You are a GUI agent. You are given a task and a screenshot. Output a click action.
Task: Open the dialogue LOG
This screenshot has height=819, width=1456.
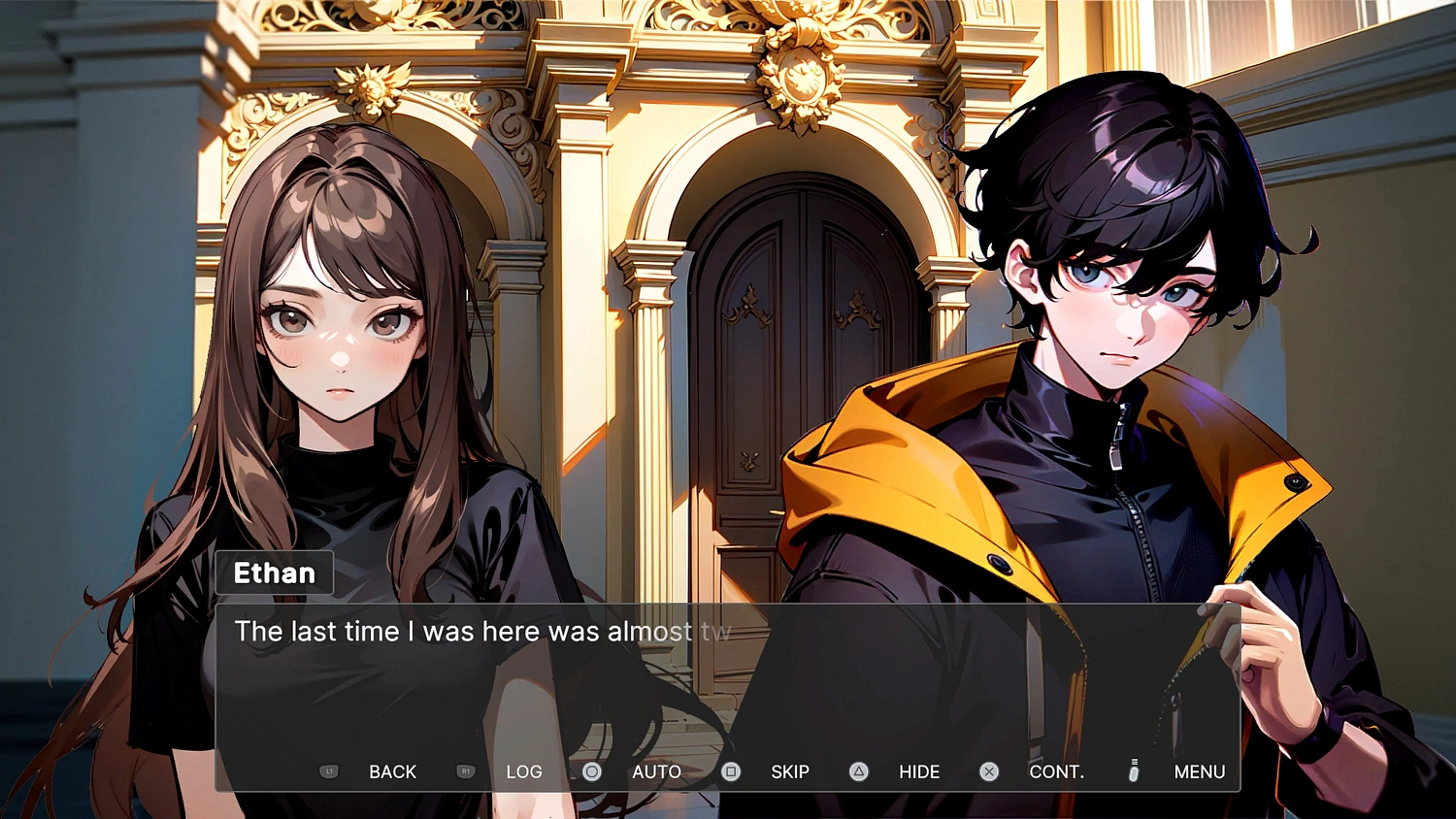pyautogui.click(x=523, y=771)
